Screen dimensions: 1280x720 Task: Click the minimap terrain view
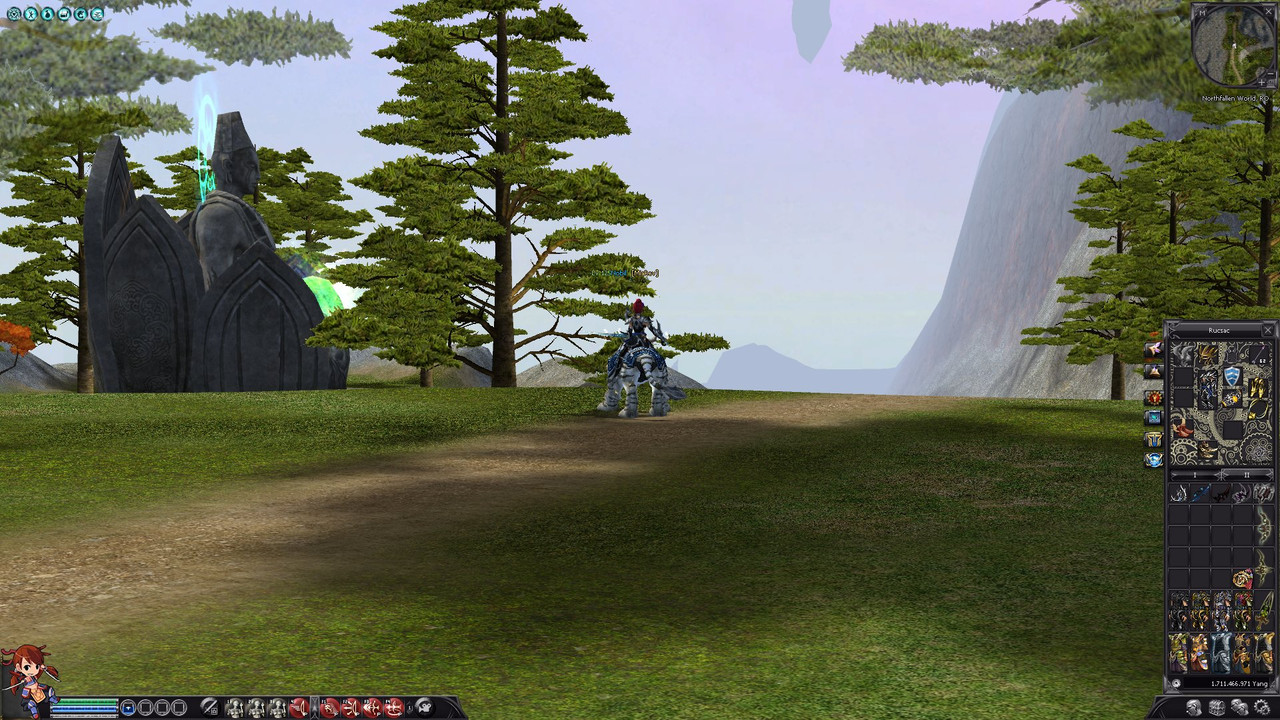pos(1236,45)
